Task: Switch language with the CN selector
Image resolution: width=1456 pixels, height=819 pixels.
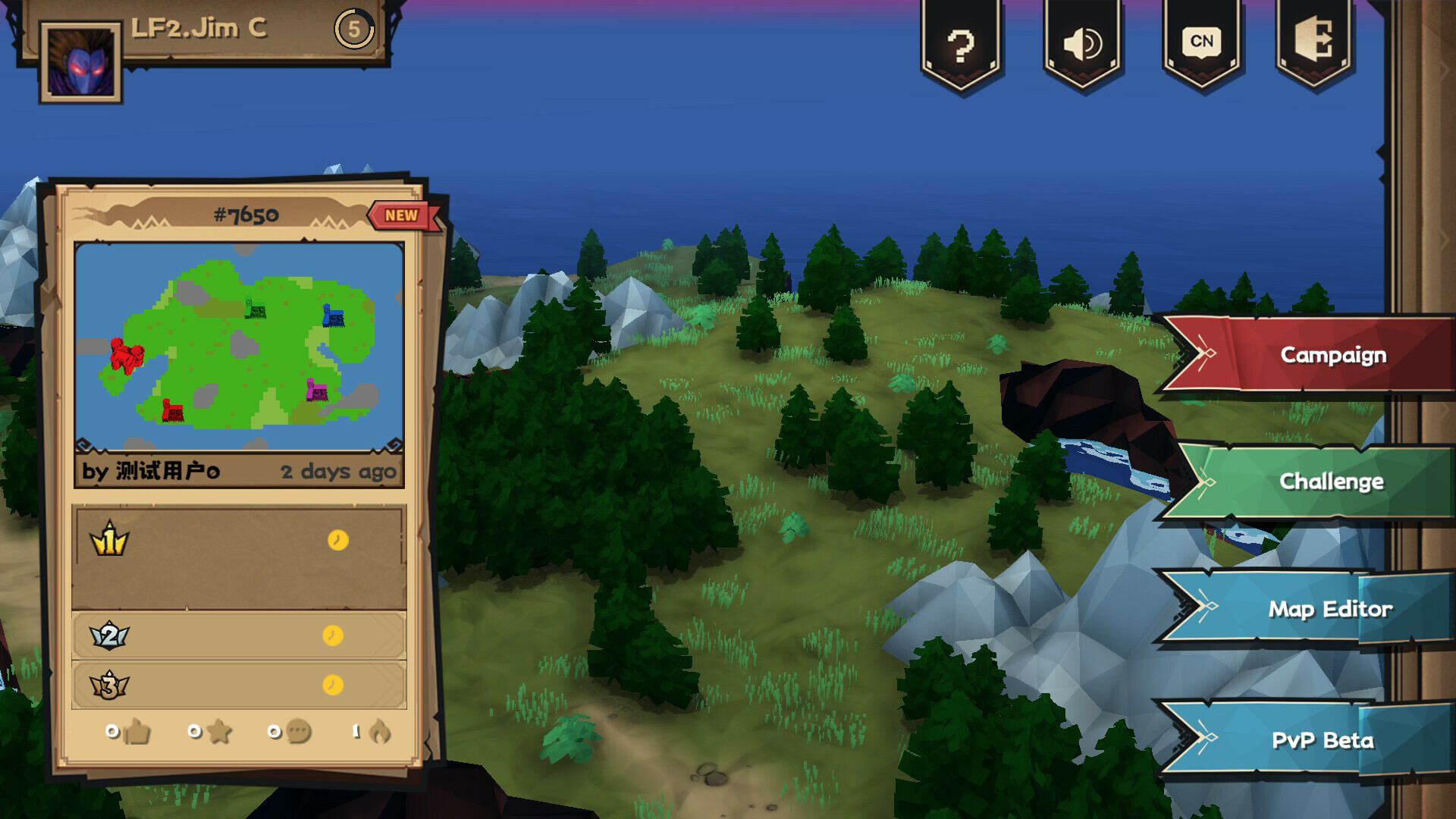Action: 1200,42
